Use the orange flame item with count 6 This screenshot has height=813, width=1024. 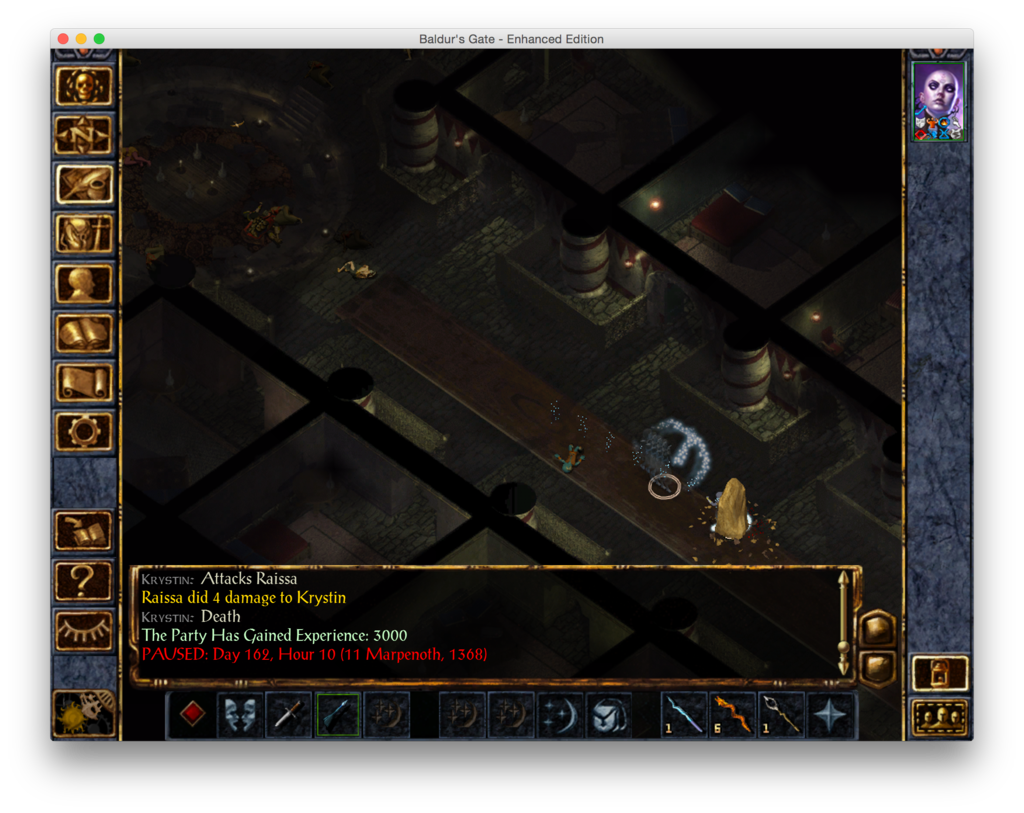coord(734,715)
